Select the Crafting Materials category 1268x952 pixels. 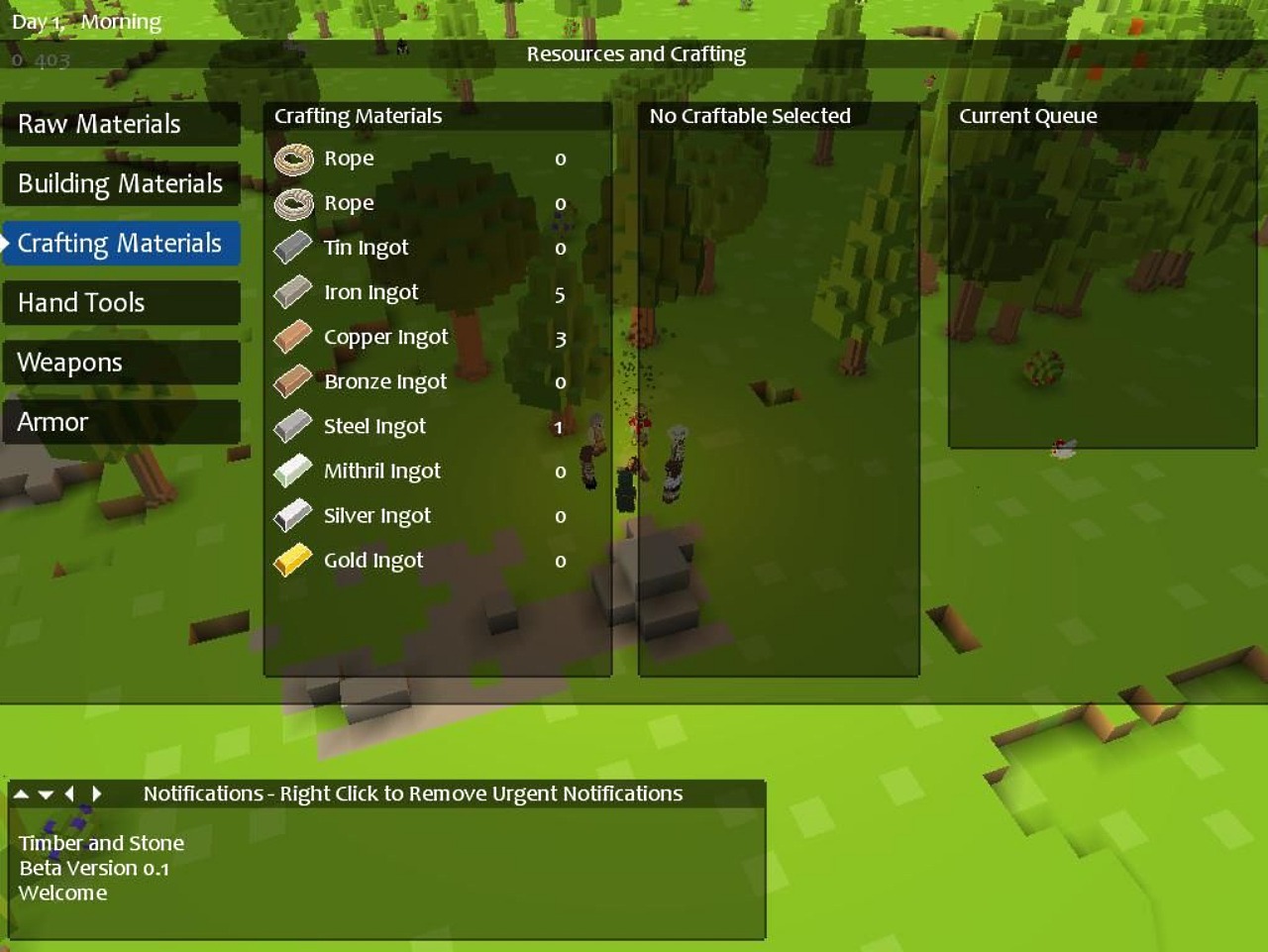click(121, 244)
